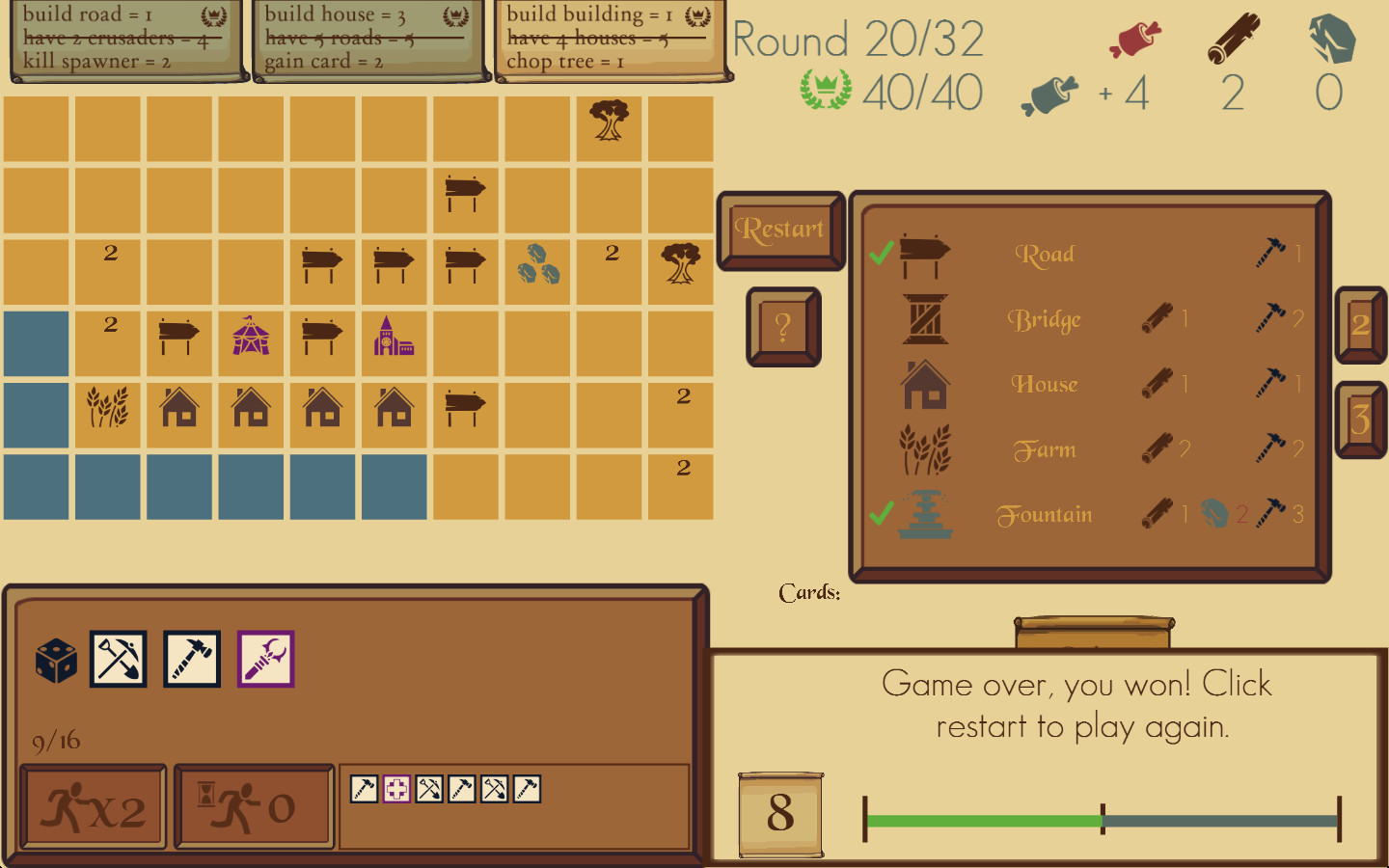This screenshot has height=868, width=1389.
Task: Choose the House build option
Action: click(x=1045, y=384)
